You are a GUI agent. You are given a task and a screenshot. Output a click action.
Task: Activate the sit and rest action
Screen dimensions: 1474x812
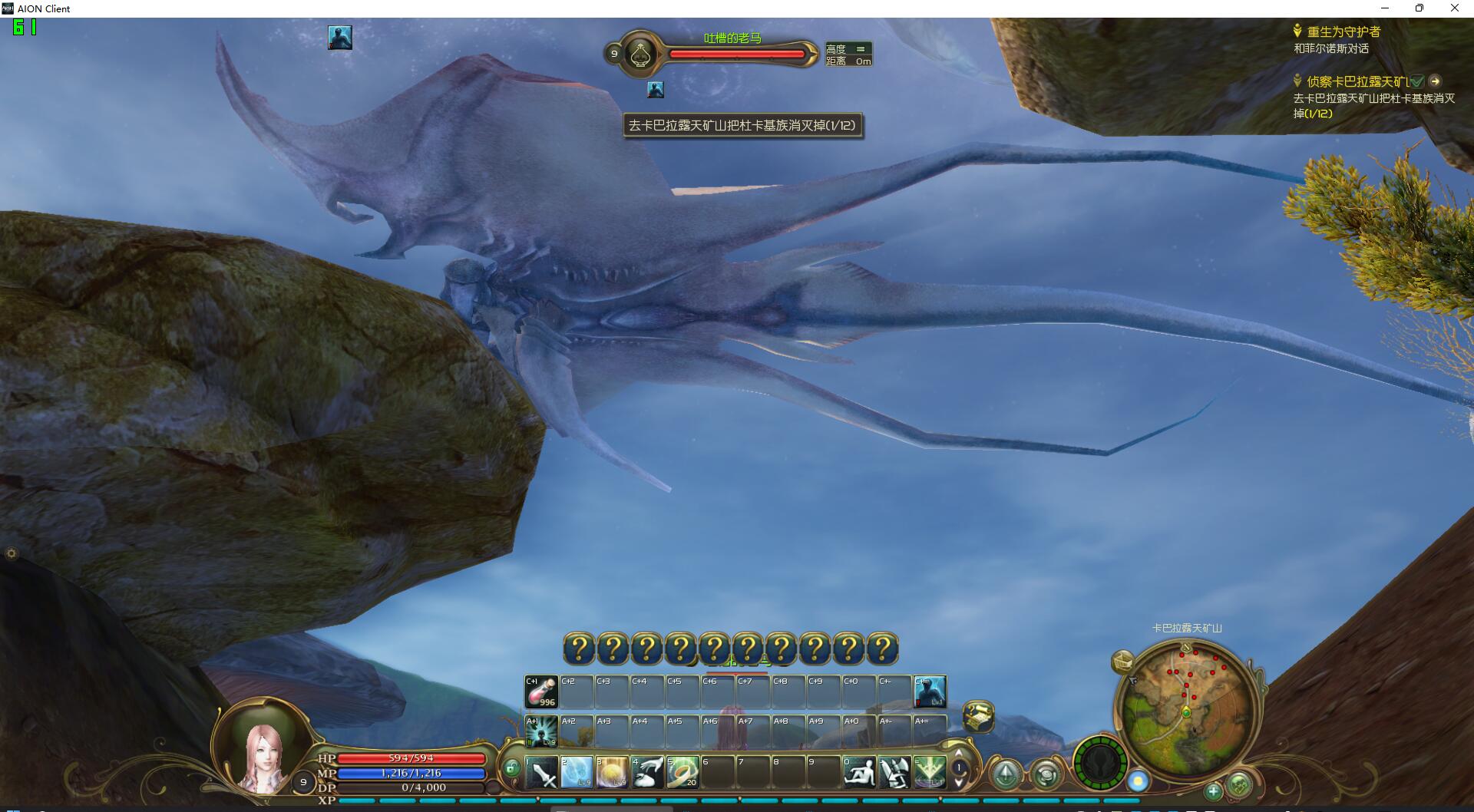tap(859, 772)
